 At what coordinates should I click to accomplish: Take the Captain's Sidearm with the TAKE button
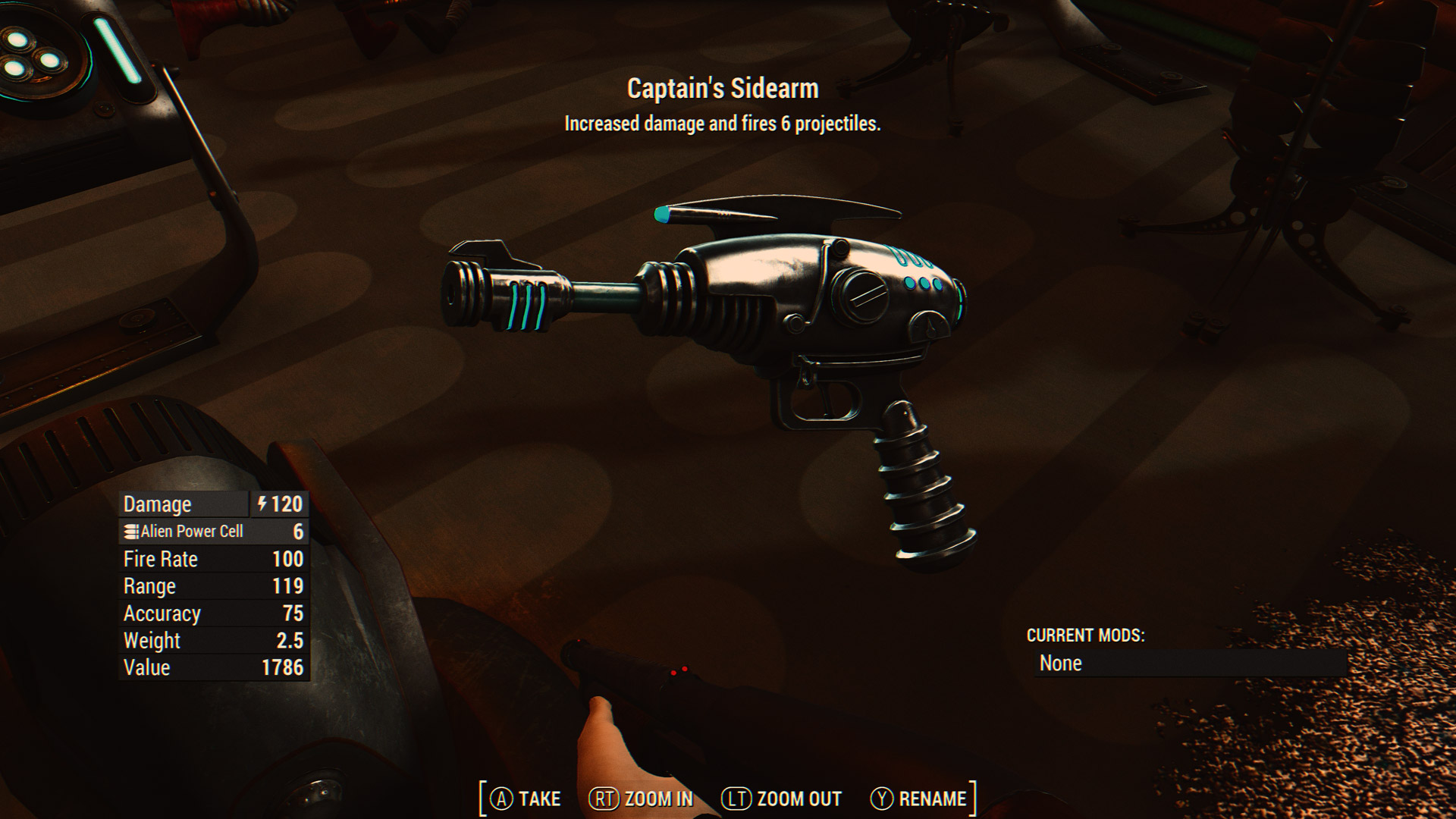[526, 799]
